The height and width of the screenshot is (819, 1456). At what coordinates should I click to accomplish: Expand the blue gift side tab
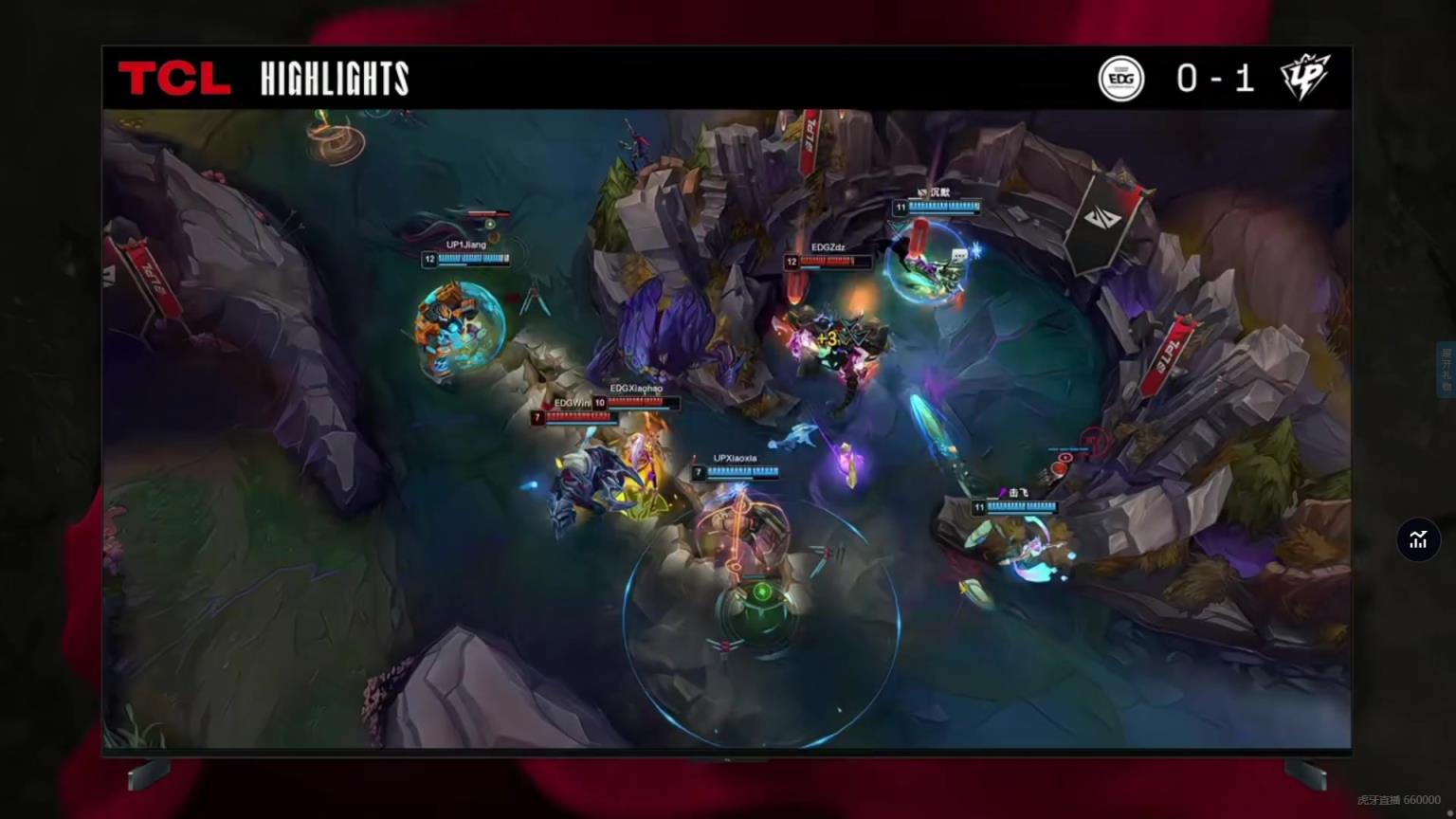coord(1447,369)
